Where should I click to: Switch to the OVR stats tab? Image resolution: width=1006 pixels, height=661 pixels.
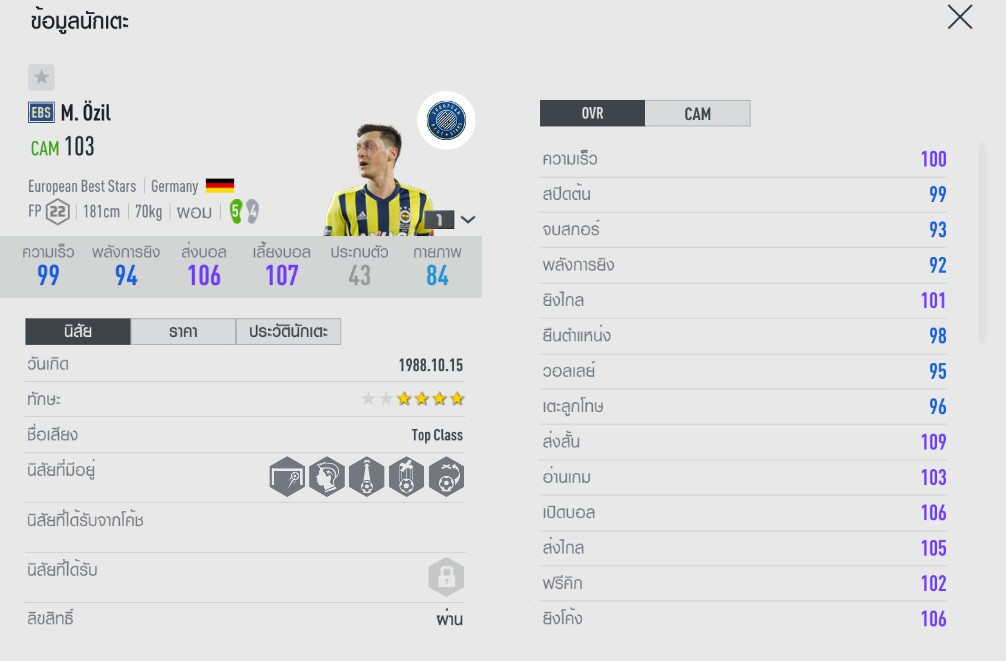(592, 113)
